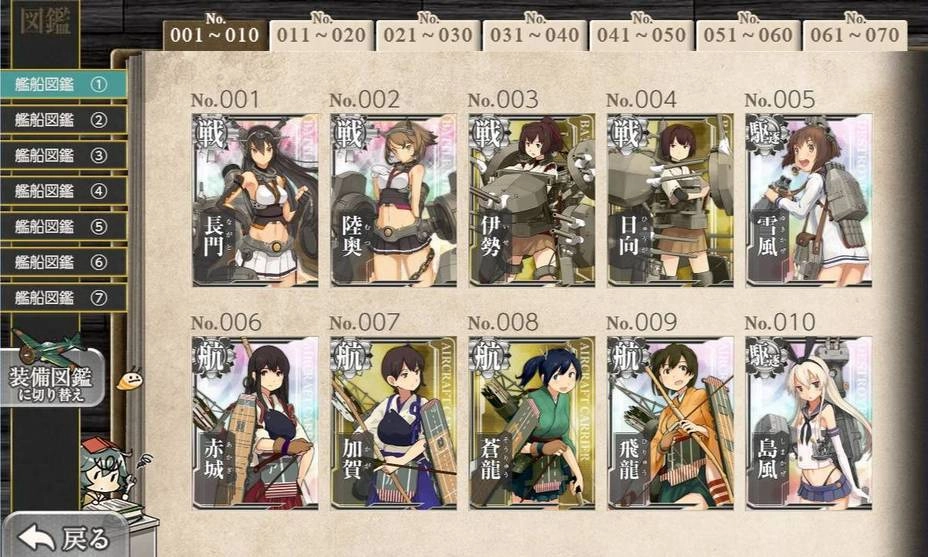Viewport: 928px width, 557px height.
Task: Open the 赤城 carrier card
Action: pyautogui.click(x=254, y=421)
